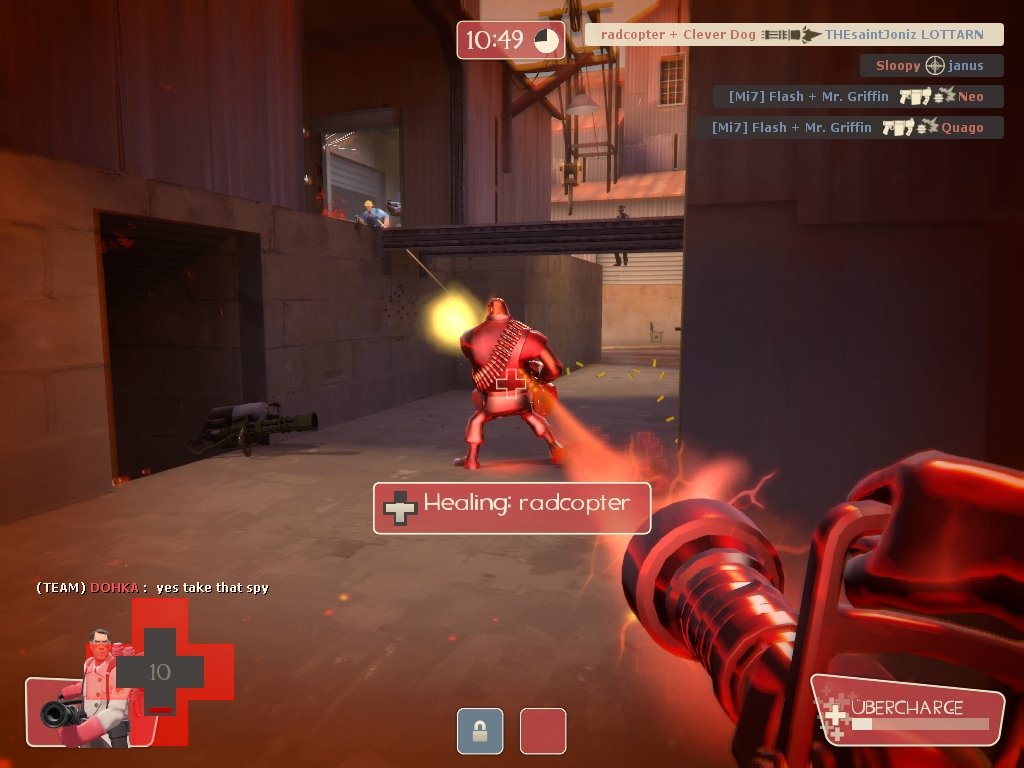Screen dimensions: 1024x768
Task: Click the Healing: radcopter target panel
Action: [512, 508]
